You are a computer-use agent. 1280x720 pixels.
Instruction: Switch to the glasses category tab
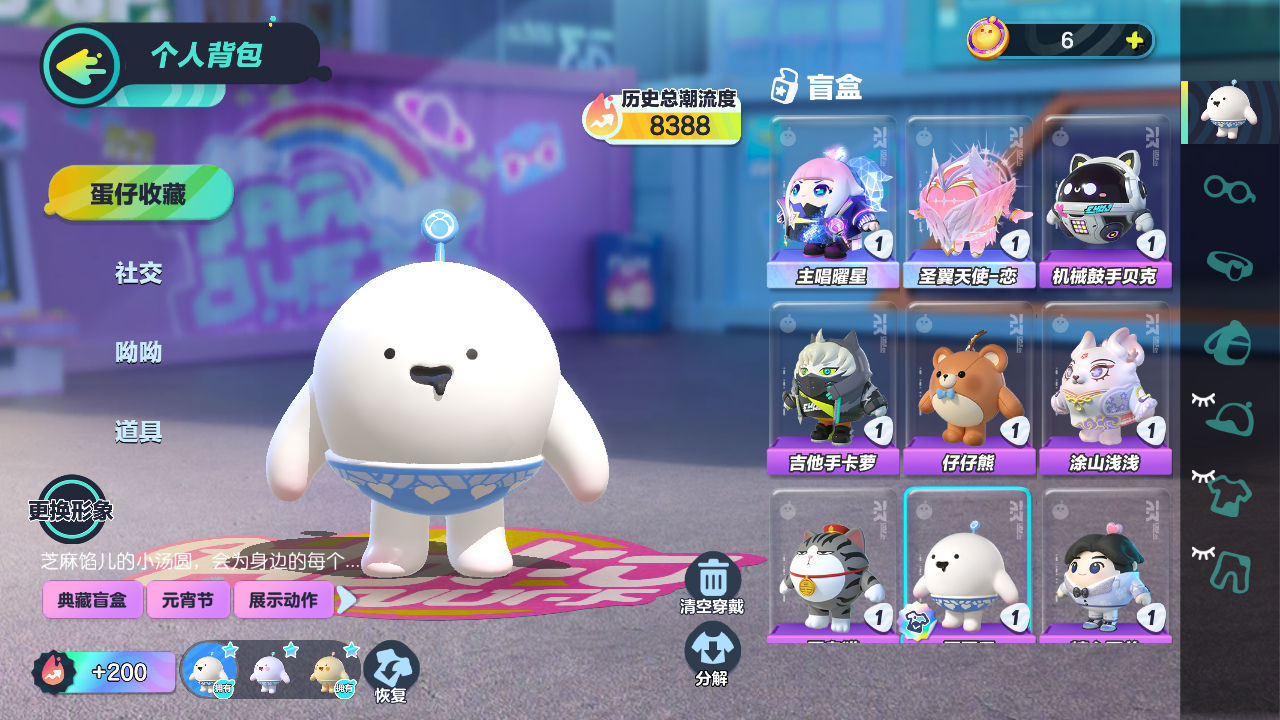click(1229, 187)
